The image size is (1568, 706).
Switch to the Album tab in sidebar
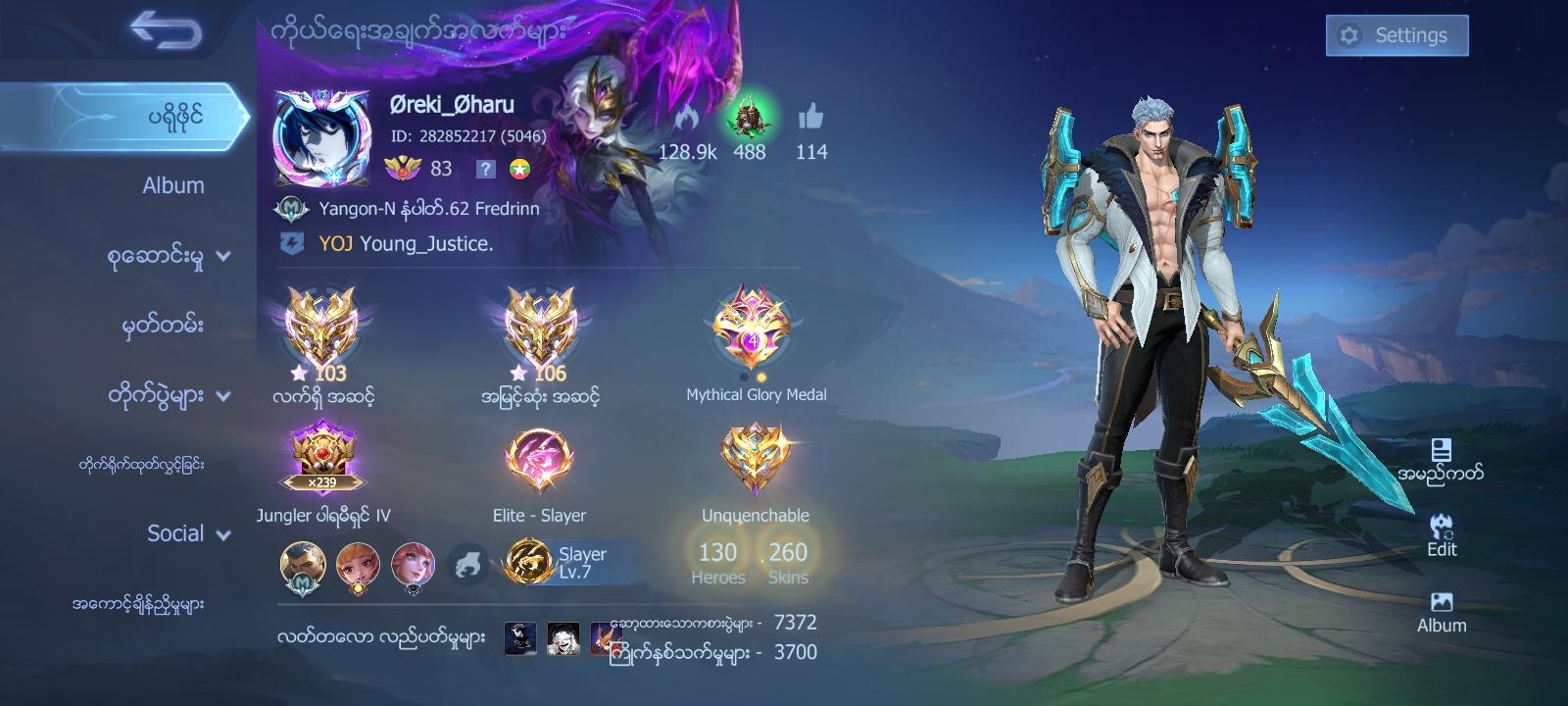(x=171, y=184)
